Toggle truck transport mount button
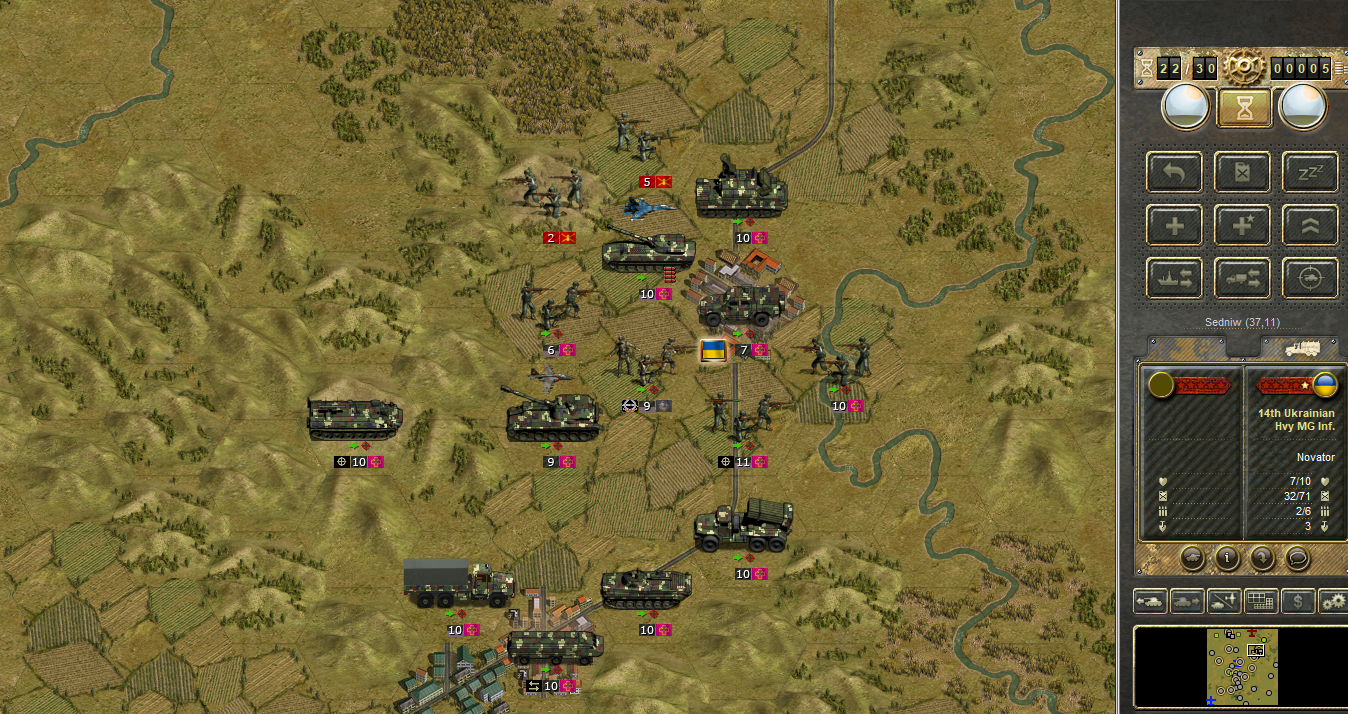 1242,279
